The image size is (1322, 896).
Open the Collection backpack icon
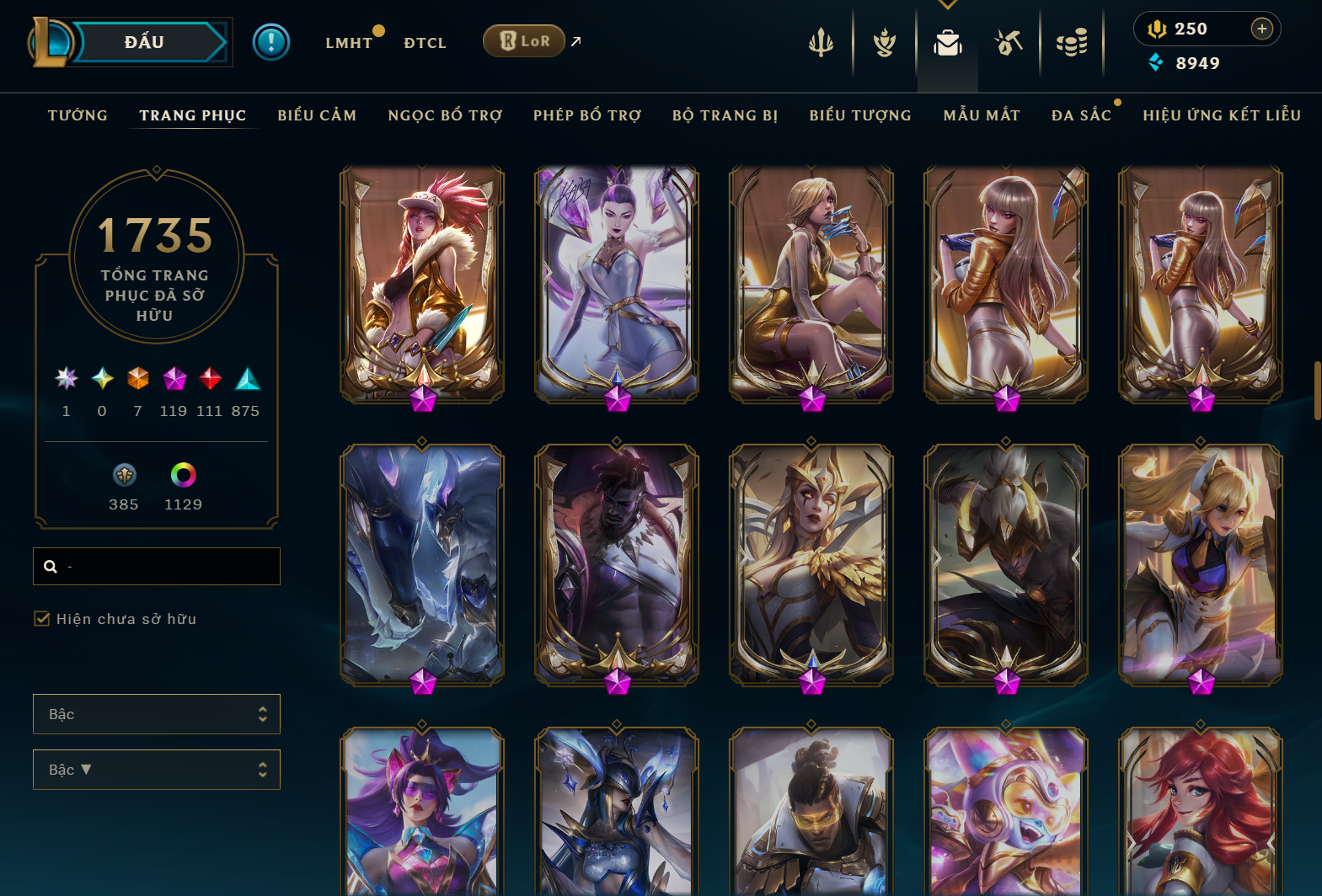pos(947,41)
